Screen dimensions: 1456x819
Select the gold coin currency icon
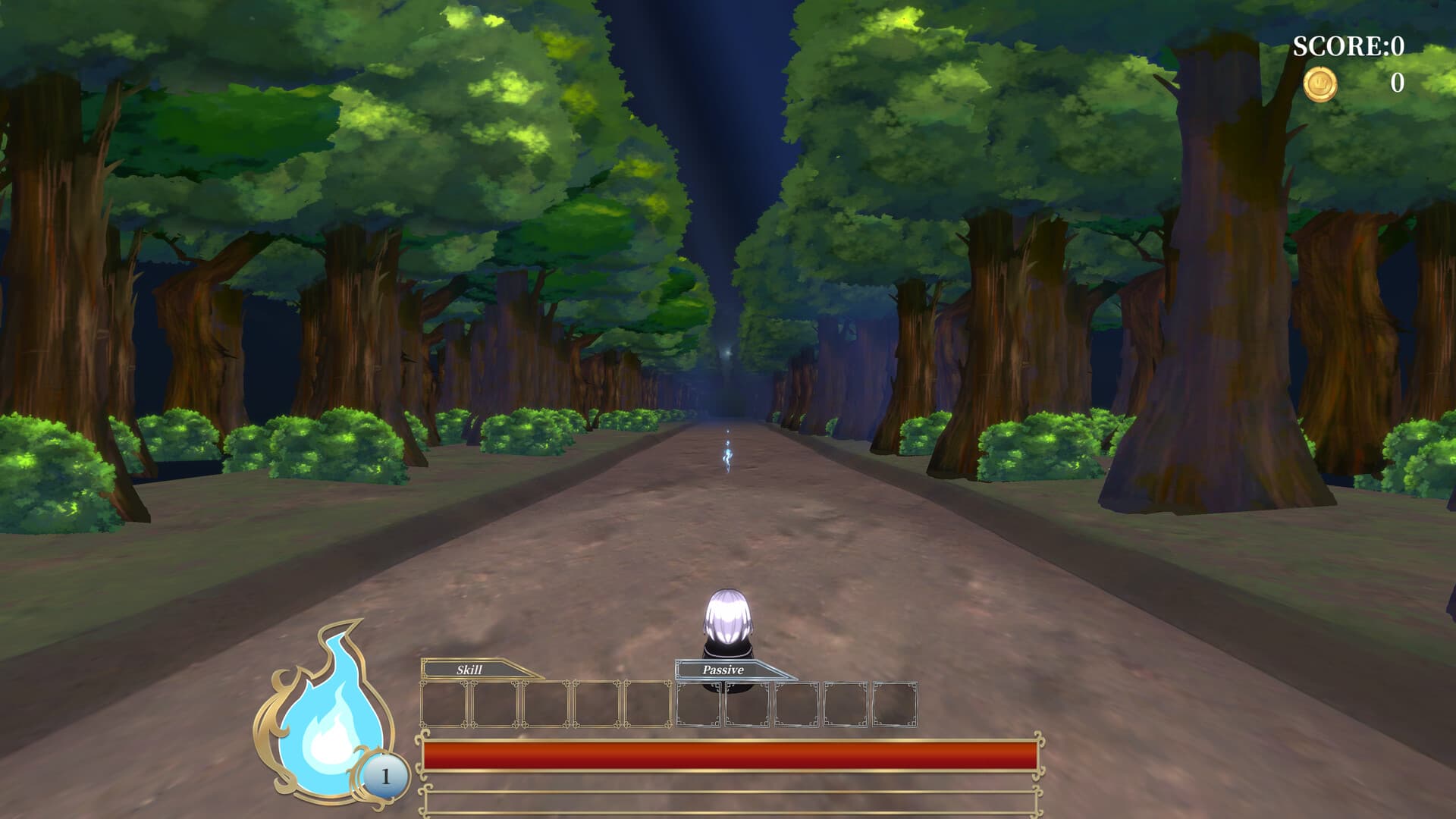tap(1319, 85)
